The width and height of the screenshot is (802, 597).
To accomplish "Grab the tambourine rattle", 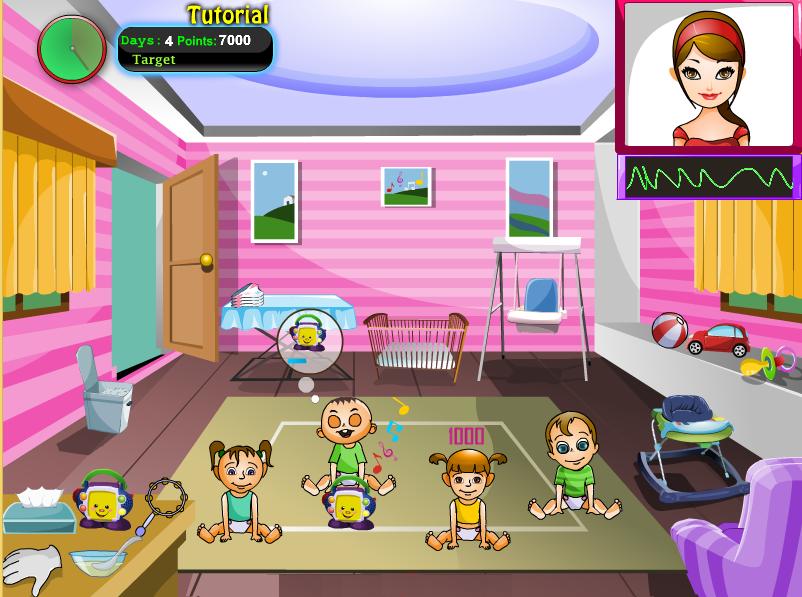I will [165, 496].
